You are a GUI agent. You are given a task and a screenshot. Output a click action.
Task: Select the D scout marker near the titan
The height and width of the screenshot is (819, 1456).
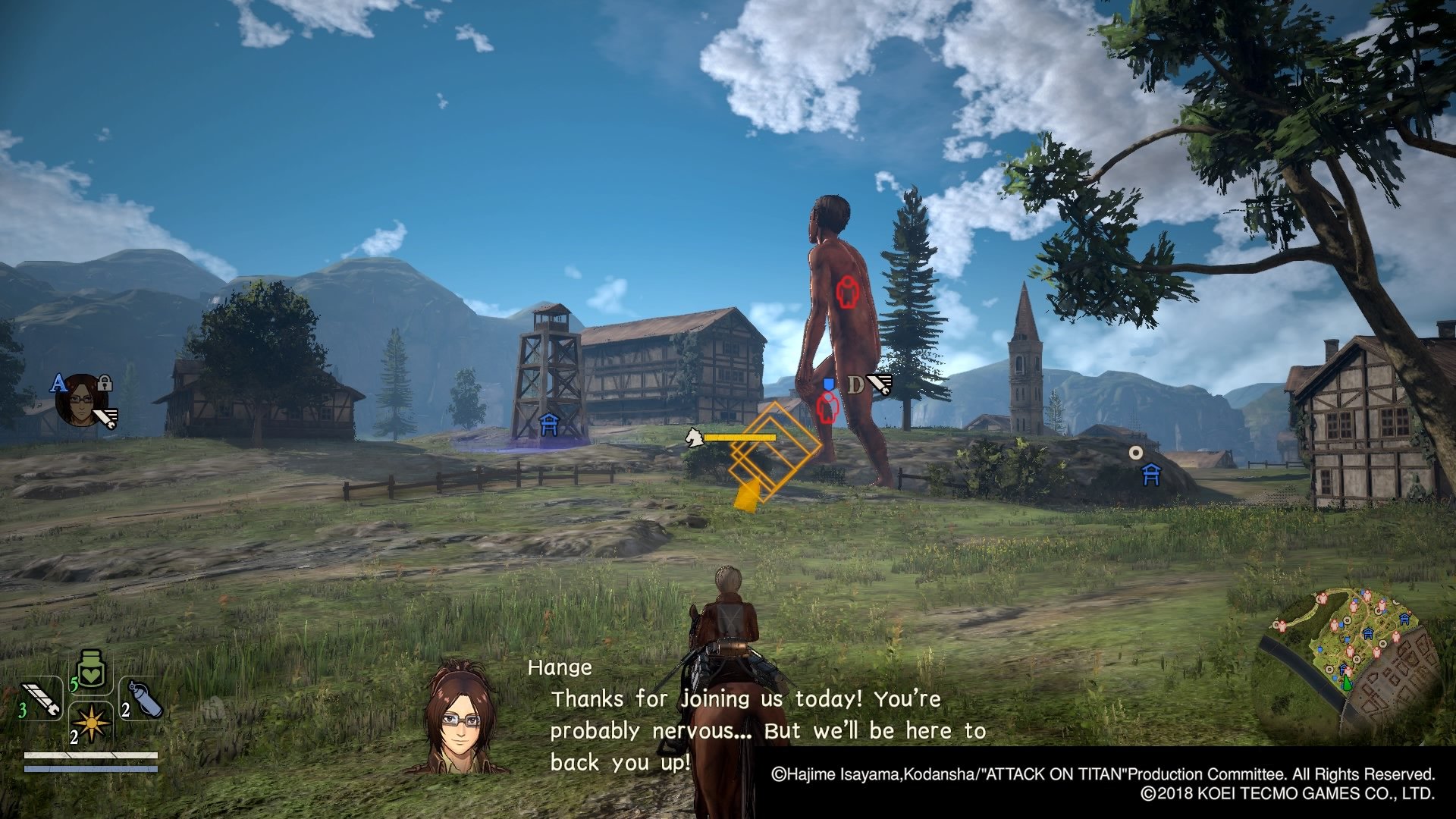tap(858, 385)
